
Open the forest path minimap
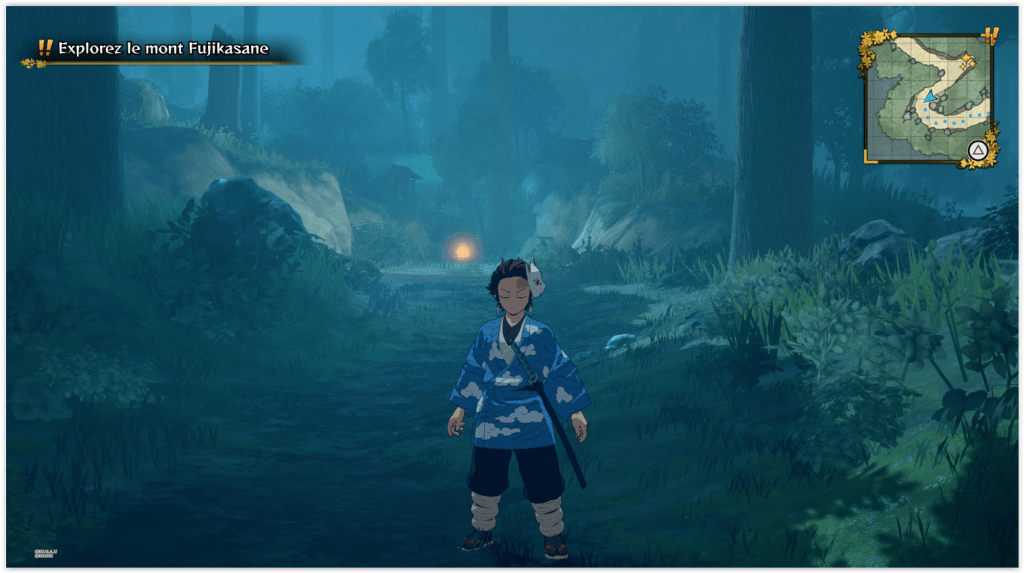point(928,98)
